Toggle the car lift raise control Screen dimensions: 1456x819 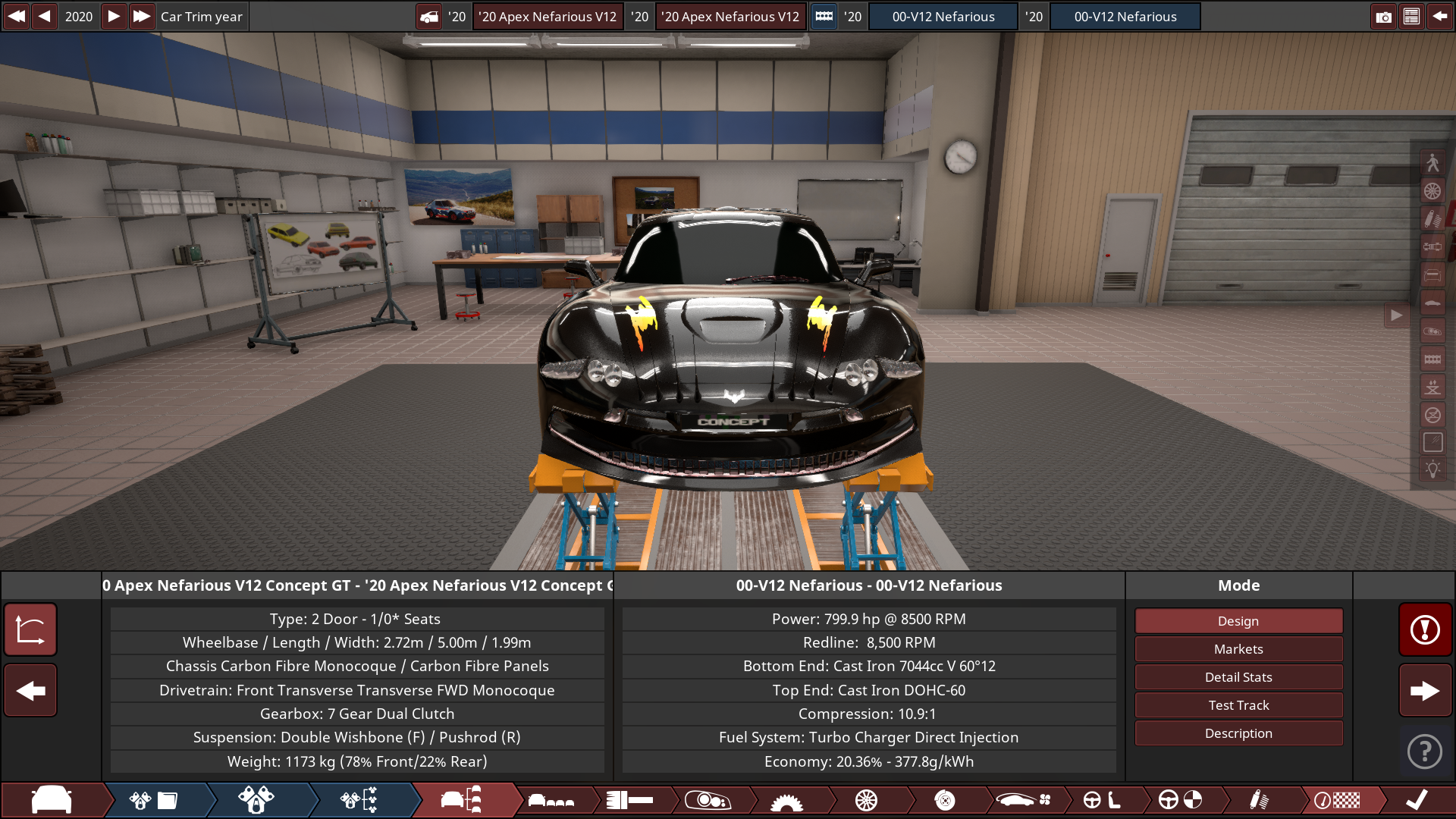click(1433, 387)
